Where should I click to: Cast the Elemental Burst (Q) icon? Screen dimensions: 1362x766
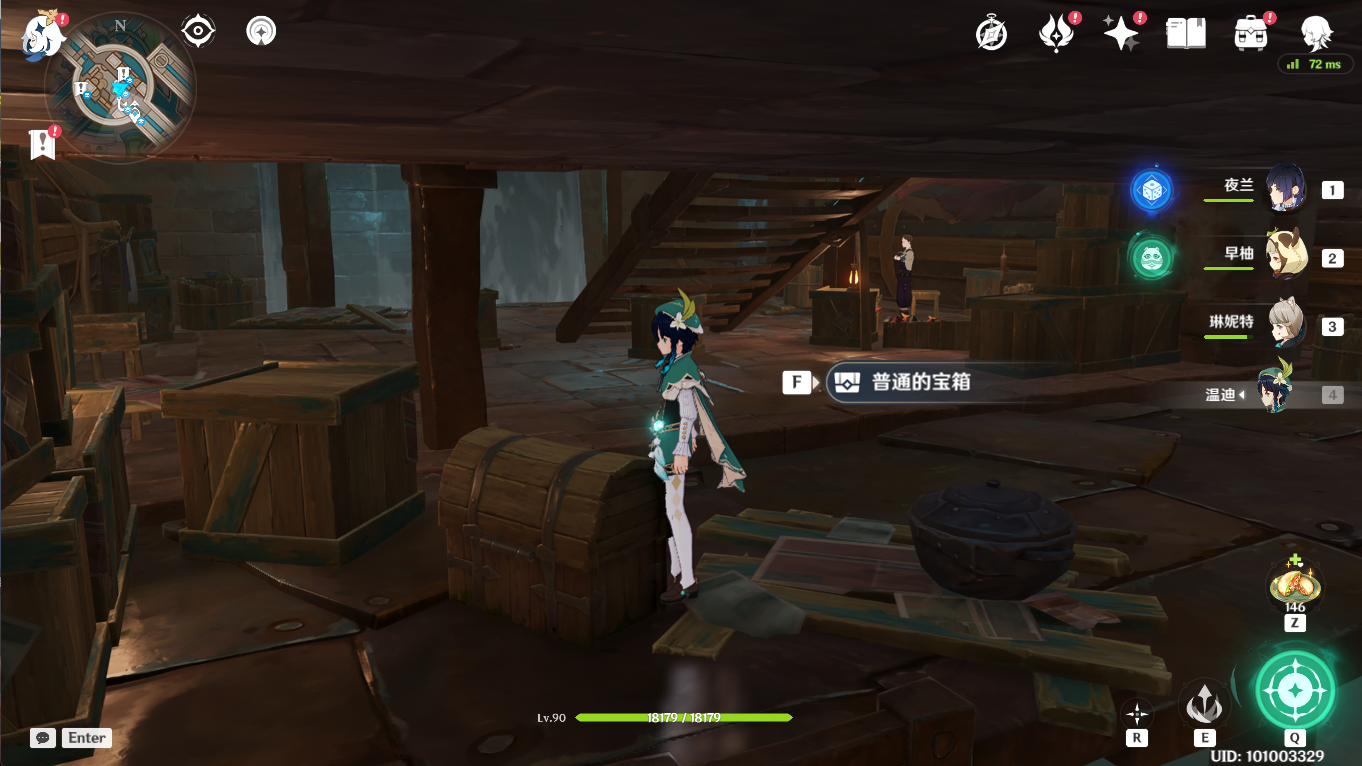(1294, 689)
